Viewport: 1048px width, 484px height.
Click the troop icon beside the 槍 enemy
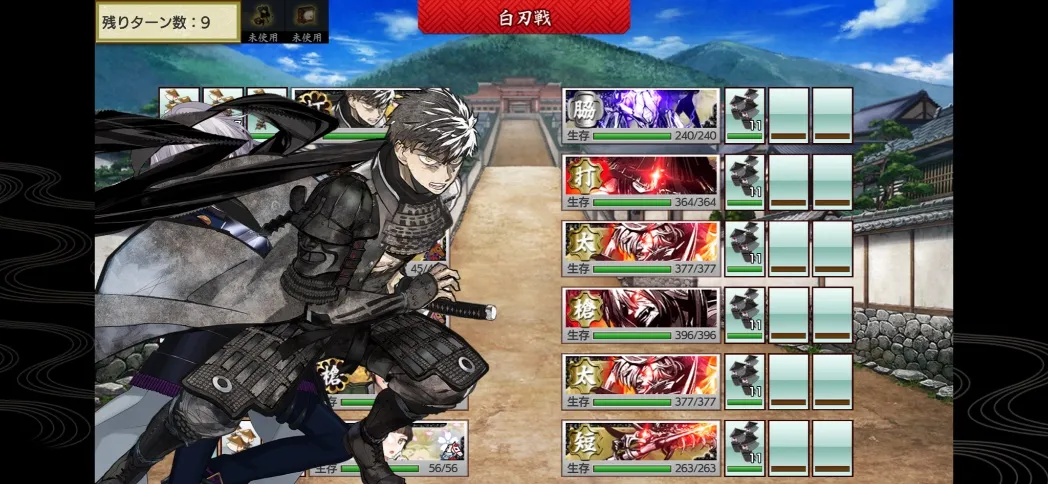click(744, 315)
